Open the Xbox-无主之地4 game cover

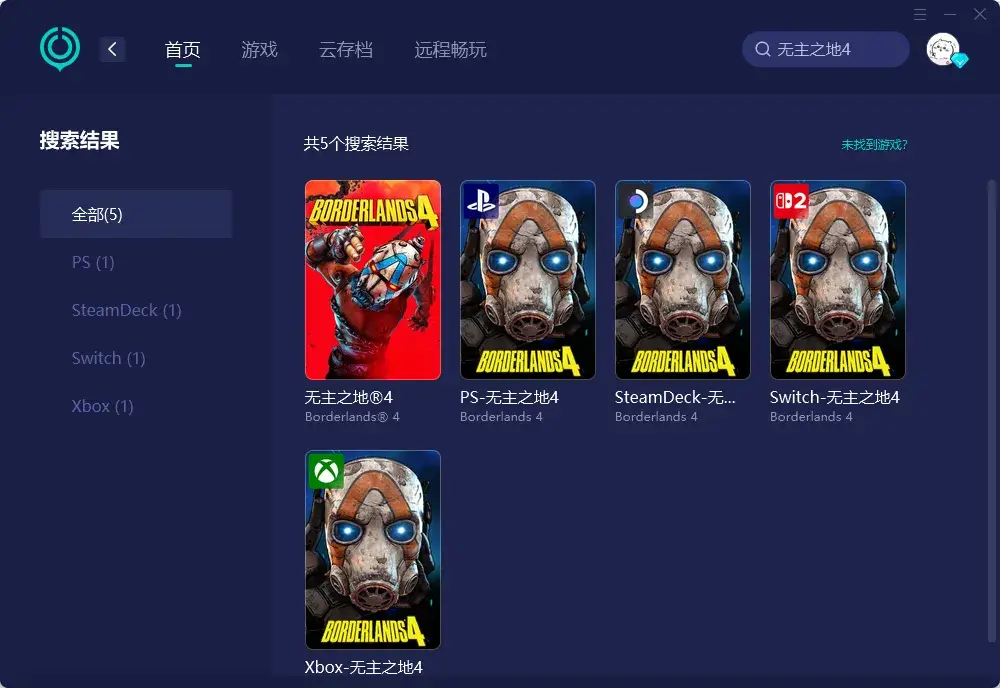373,550
